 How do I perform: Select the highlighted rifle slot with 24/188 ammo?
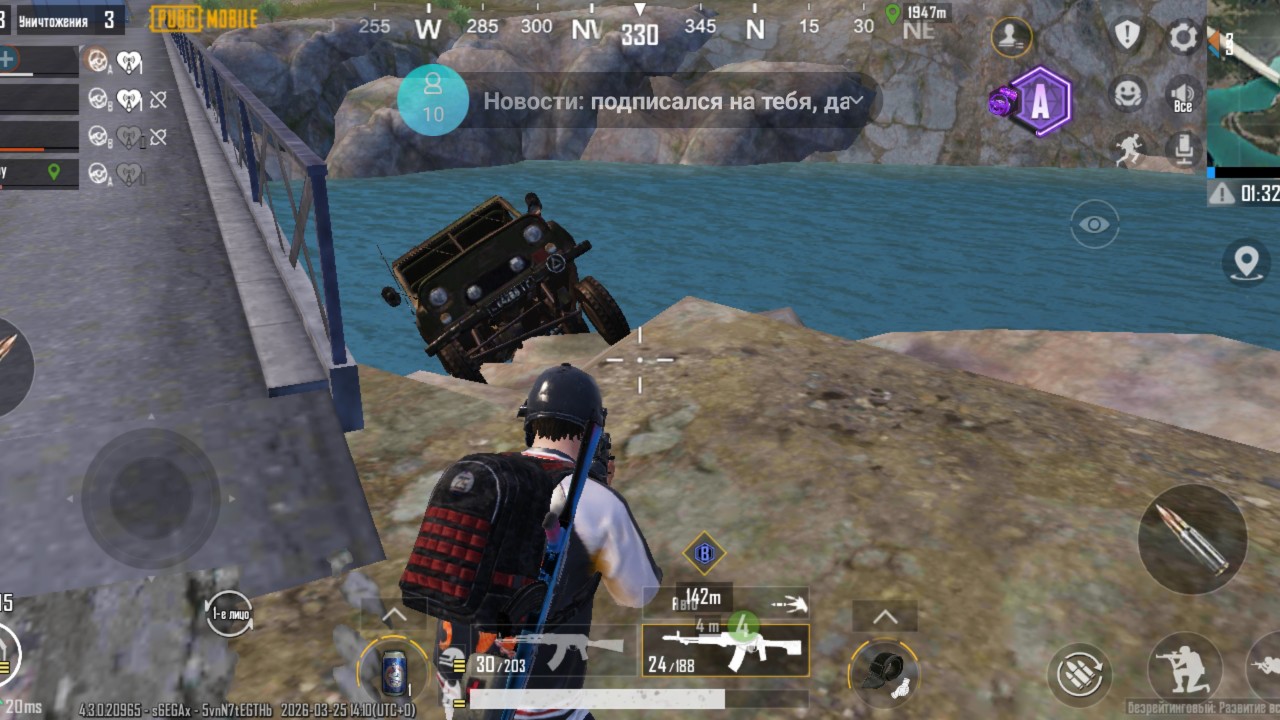click(x=725, y=650)
